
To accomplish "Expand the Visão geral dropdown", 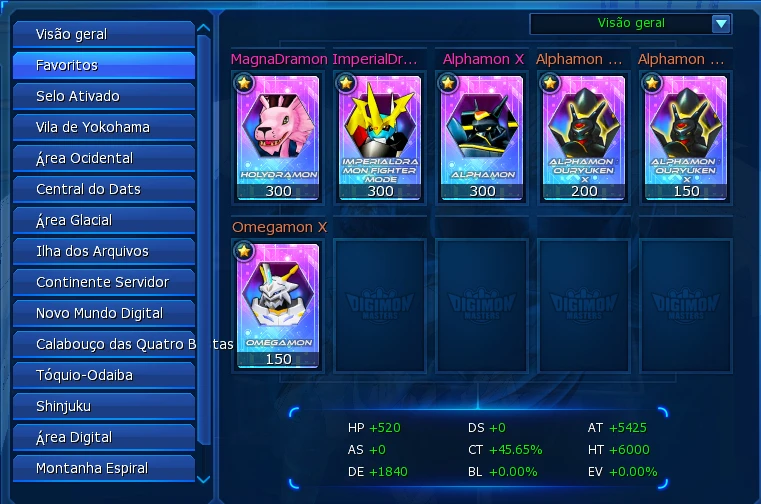I will [721, 24].
